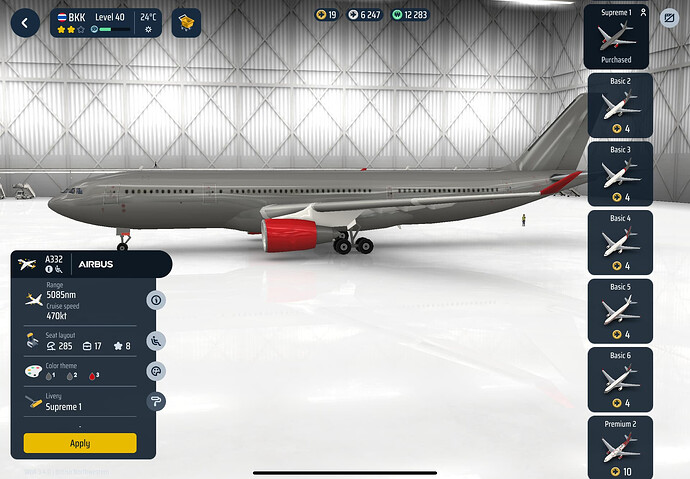The height and width of the screenshot is (479, 690).
Task: Tap the green cash balance counter
Action: pos(410,15)
